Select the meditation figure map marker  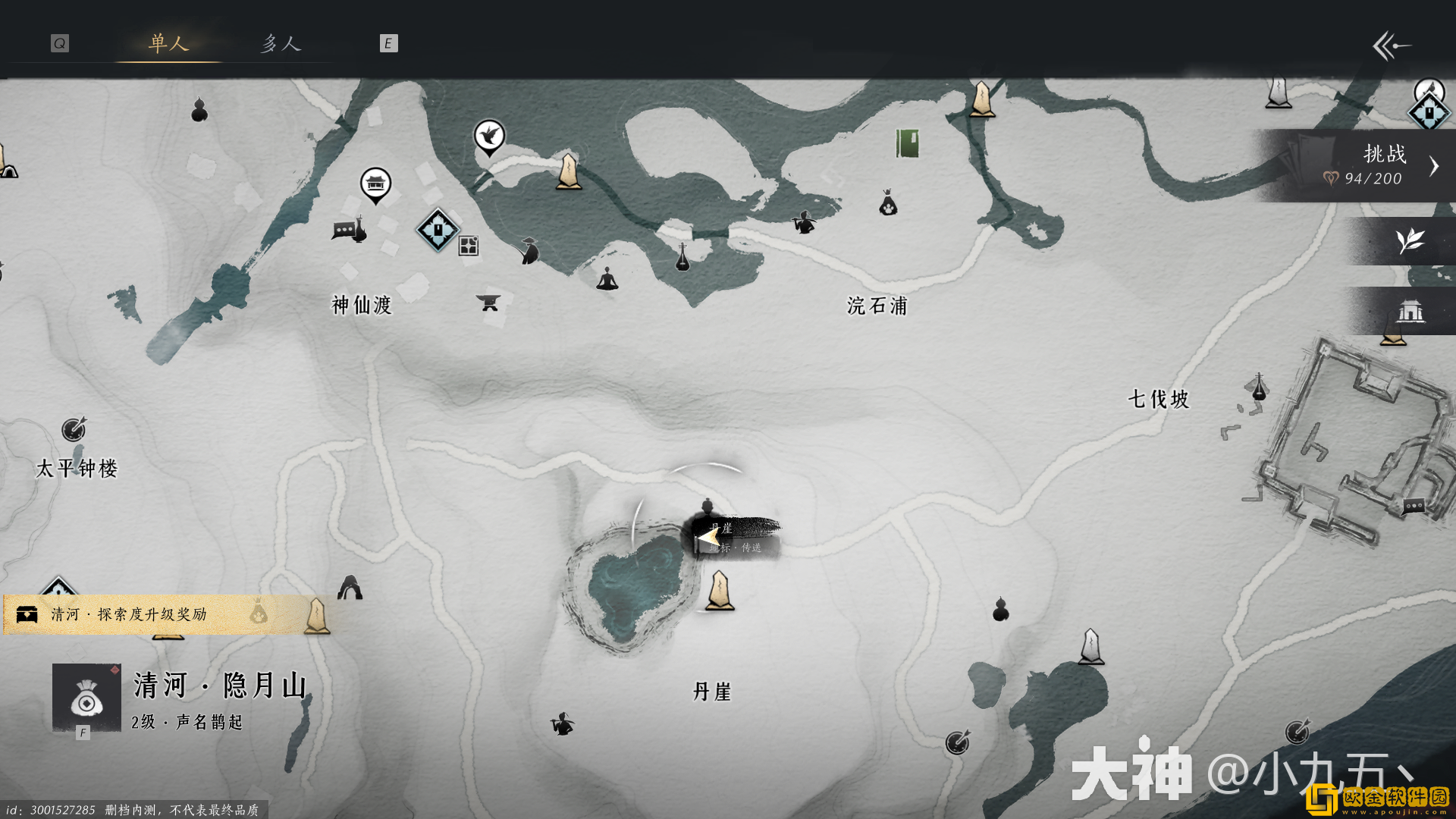(x=607, y=279)
